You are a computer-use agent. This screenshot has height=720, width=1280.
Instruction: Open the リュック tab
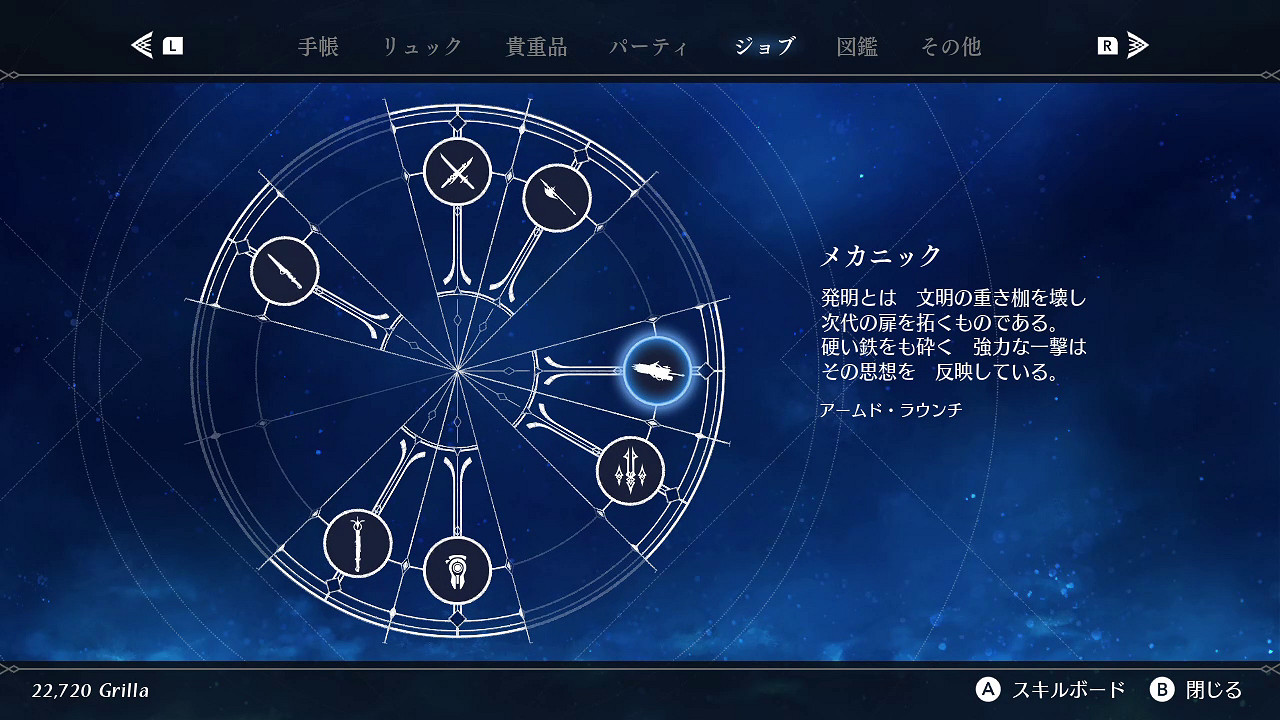tap(422, 45)
